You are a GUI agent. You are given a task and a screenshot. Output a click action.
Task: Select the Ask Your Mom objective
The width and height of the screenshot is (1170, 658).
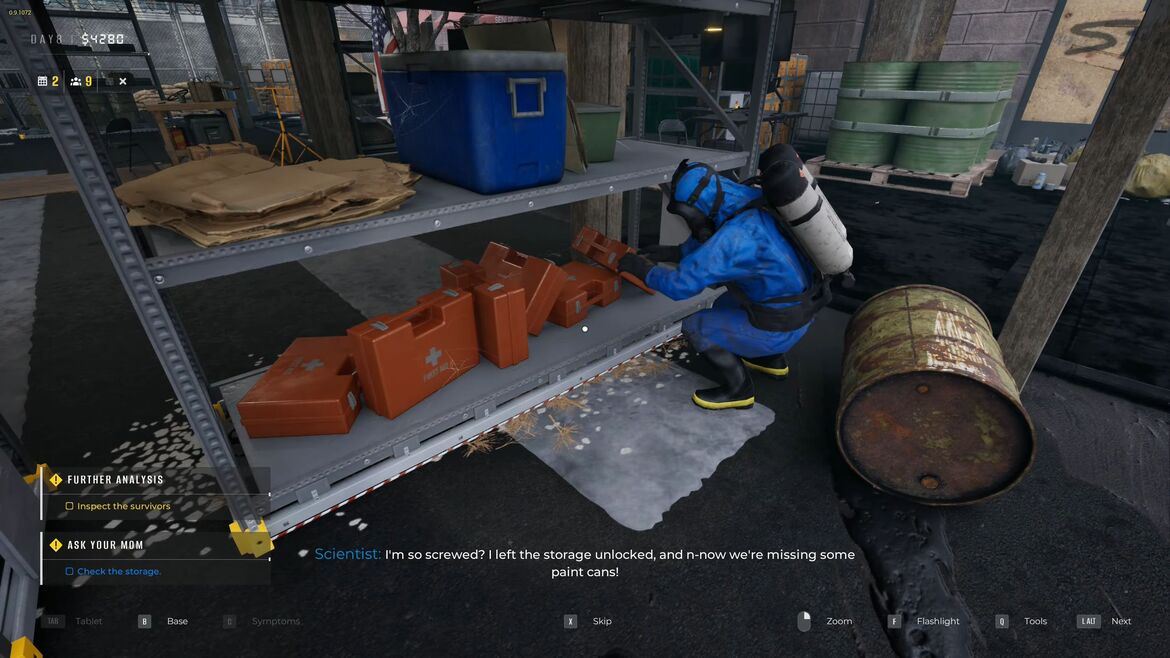click(105, 545)
